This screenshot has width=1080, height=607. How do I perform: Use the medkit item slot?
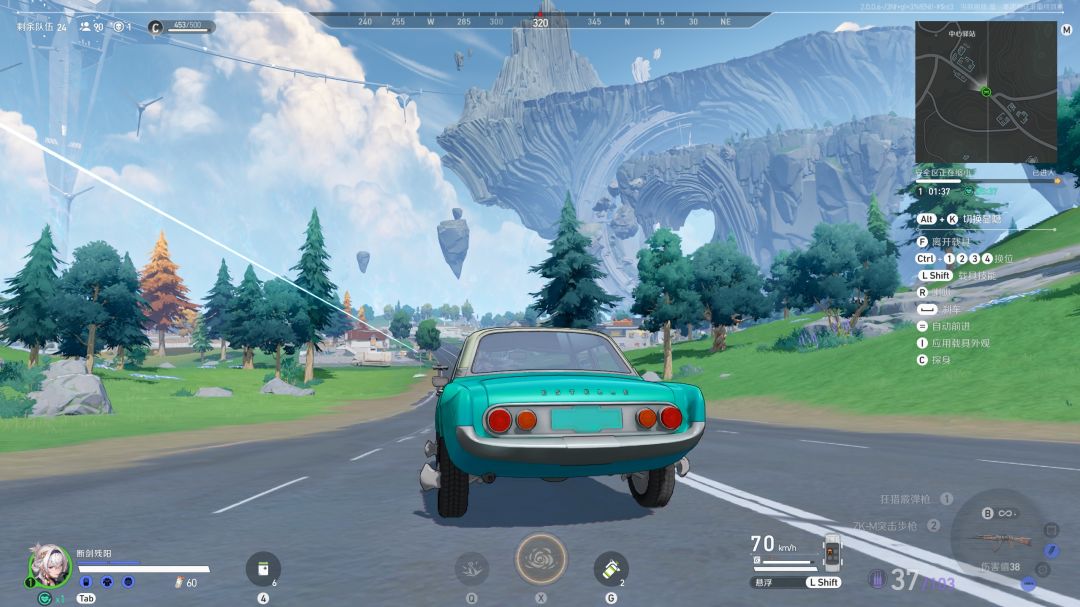(x=263, y=569)
